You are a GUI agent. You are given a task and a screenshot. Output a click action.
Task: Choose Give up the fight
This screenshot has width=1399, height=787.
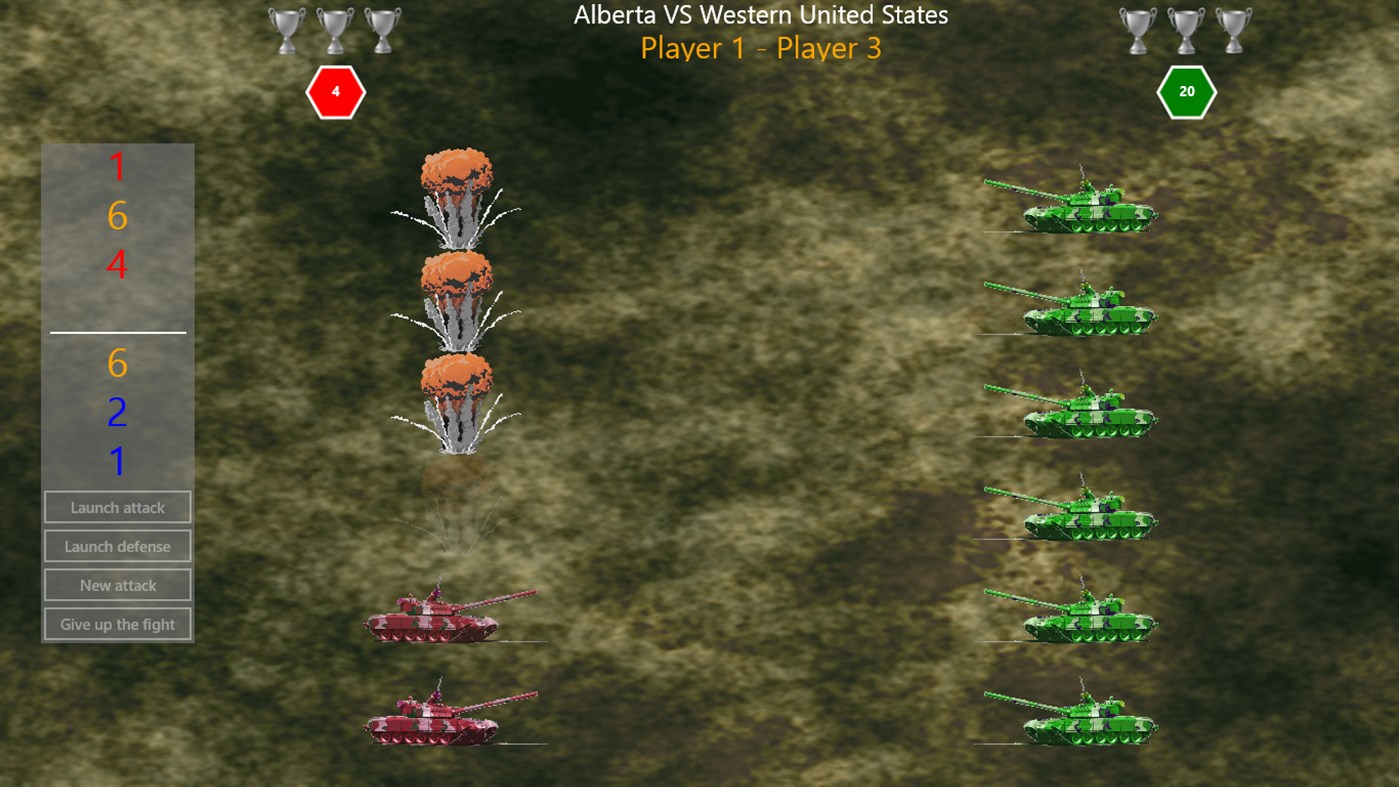[117, 624]
